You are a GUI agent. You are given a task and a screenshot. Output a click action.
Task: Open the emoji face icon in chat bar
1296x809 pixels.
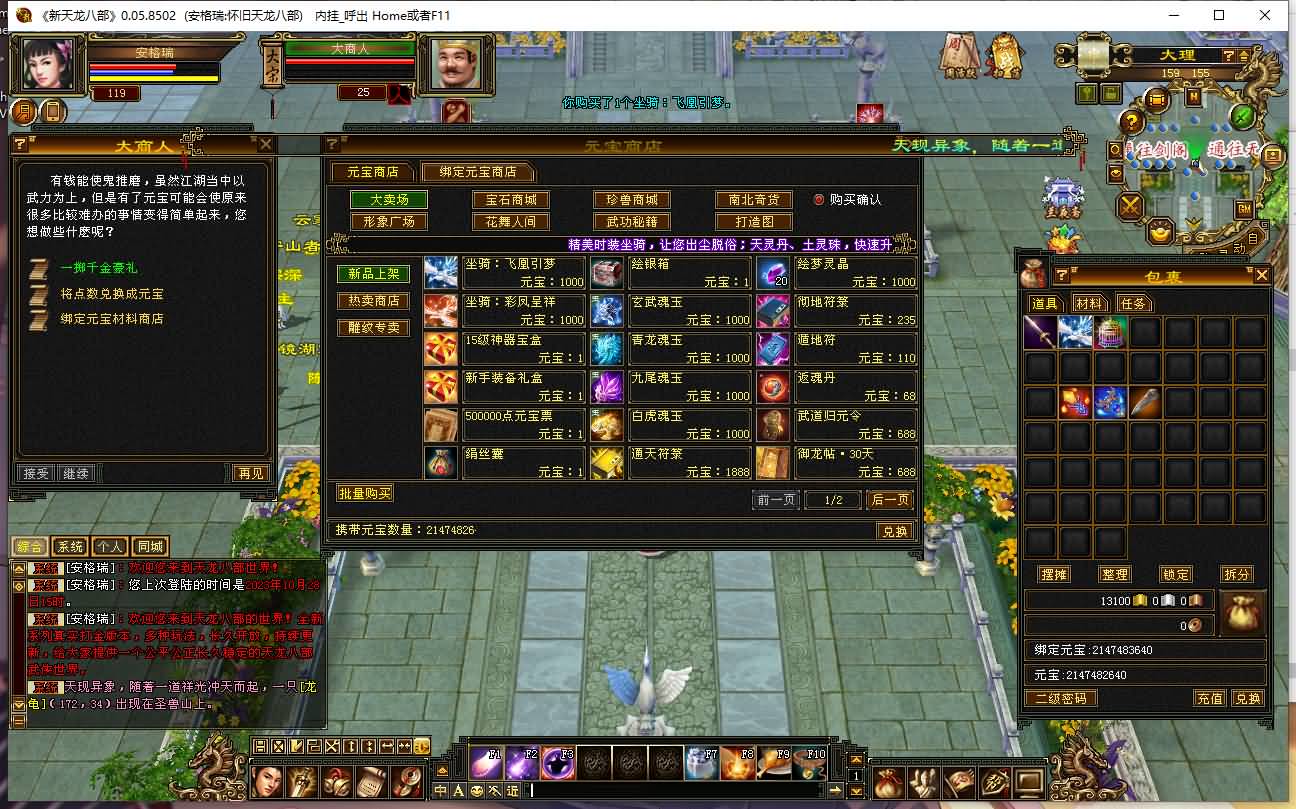477,790
